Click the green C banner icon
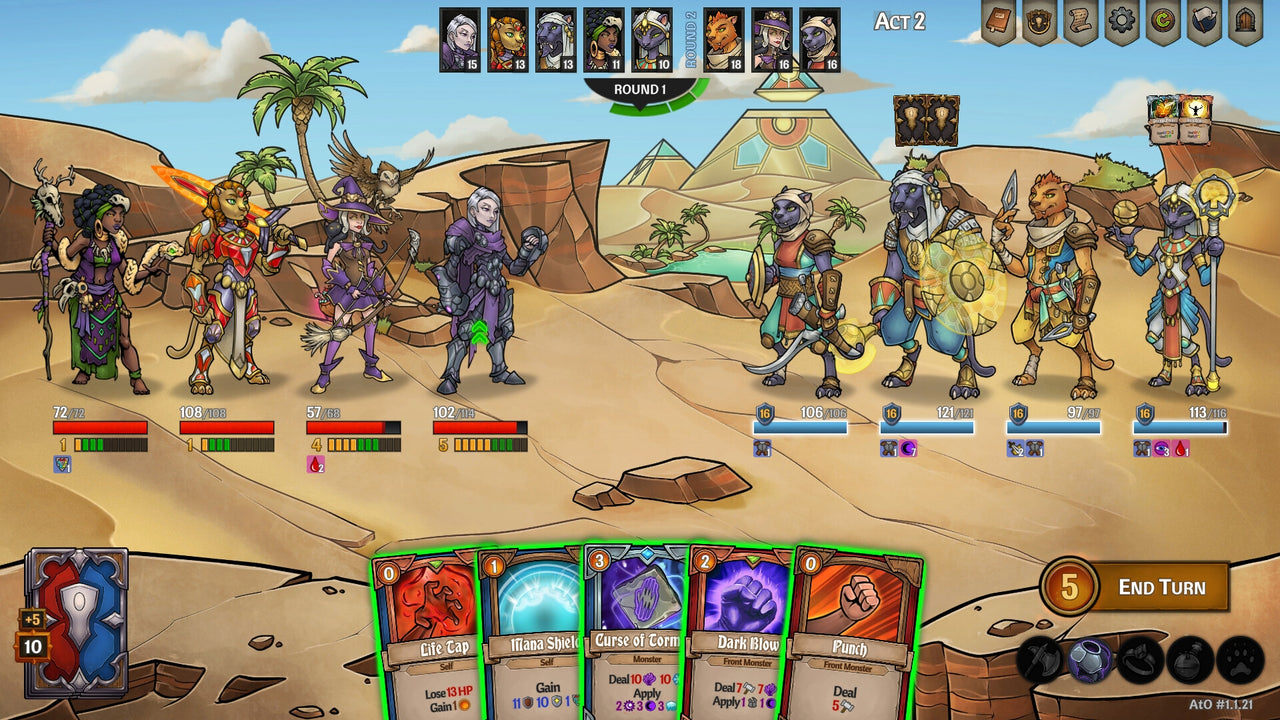This screenshot has width=1280, height=720. point(1162,21)
